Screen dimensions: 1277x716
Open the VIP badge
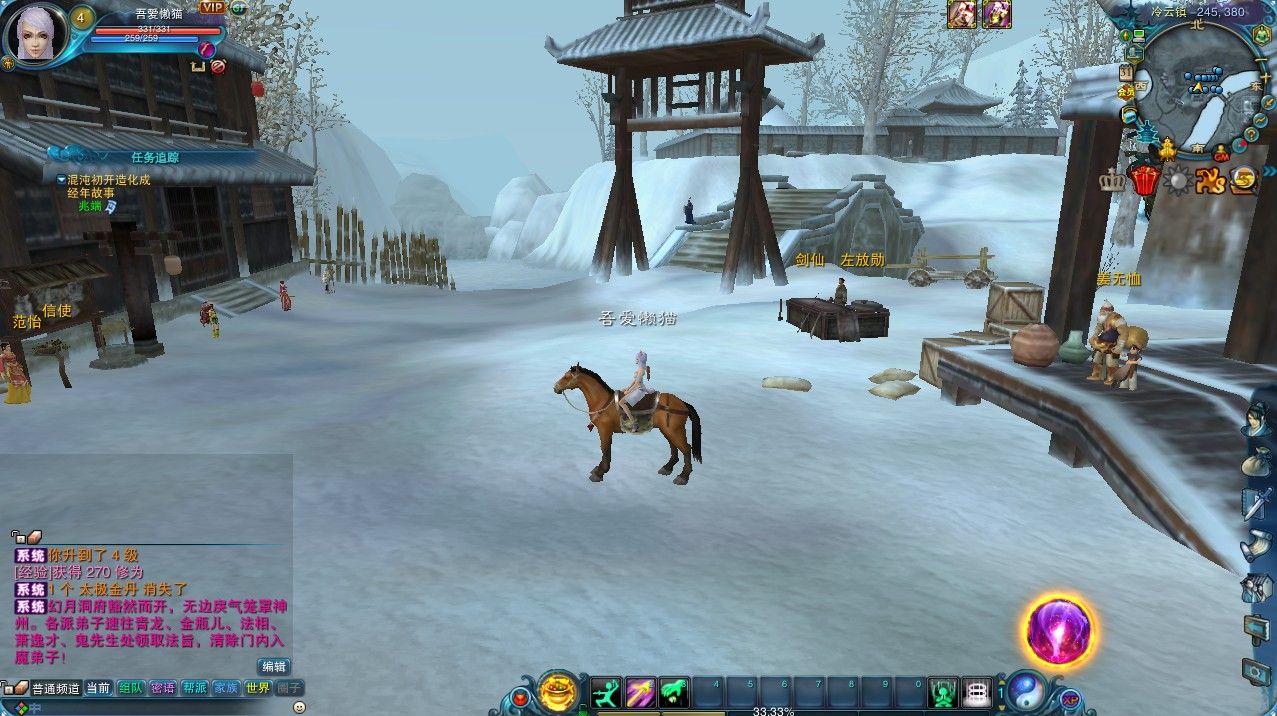[x=212, y=7]
